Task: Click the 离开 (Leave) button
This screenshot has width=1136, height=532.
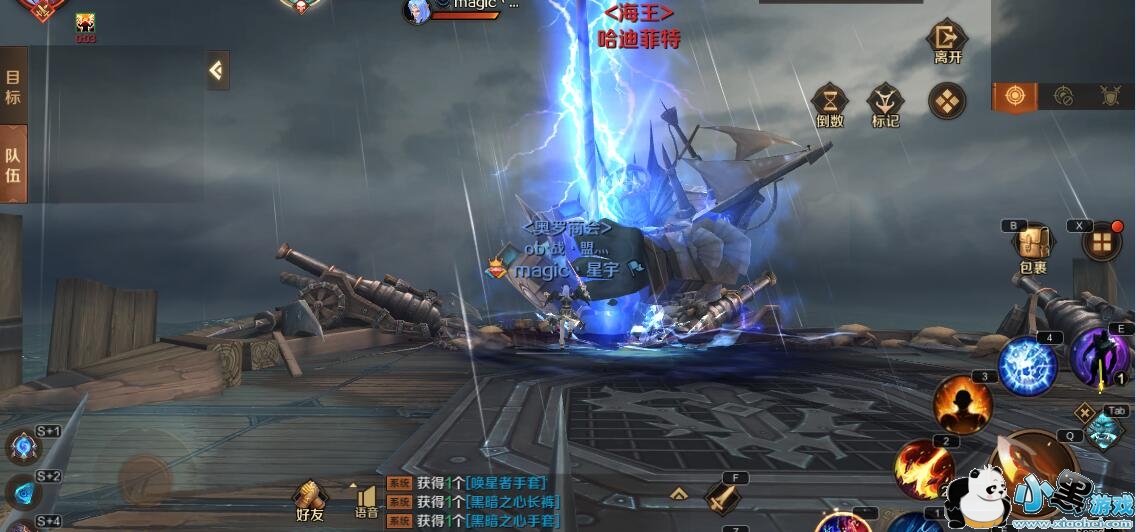Action: pyautogui.click(x=946, y=43)
